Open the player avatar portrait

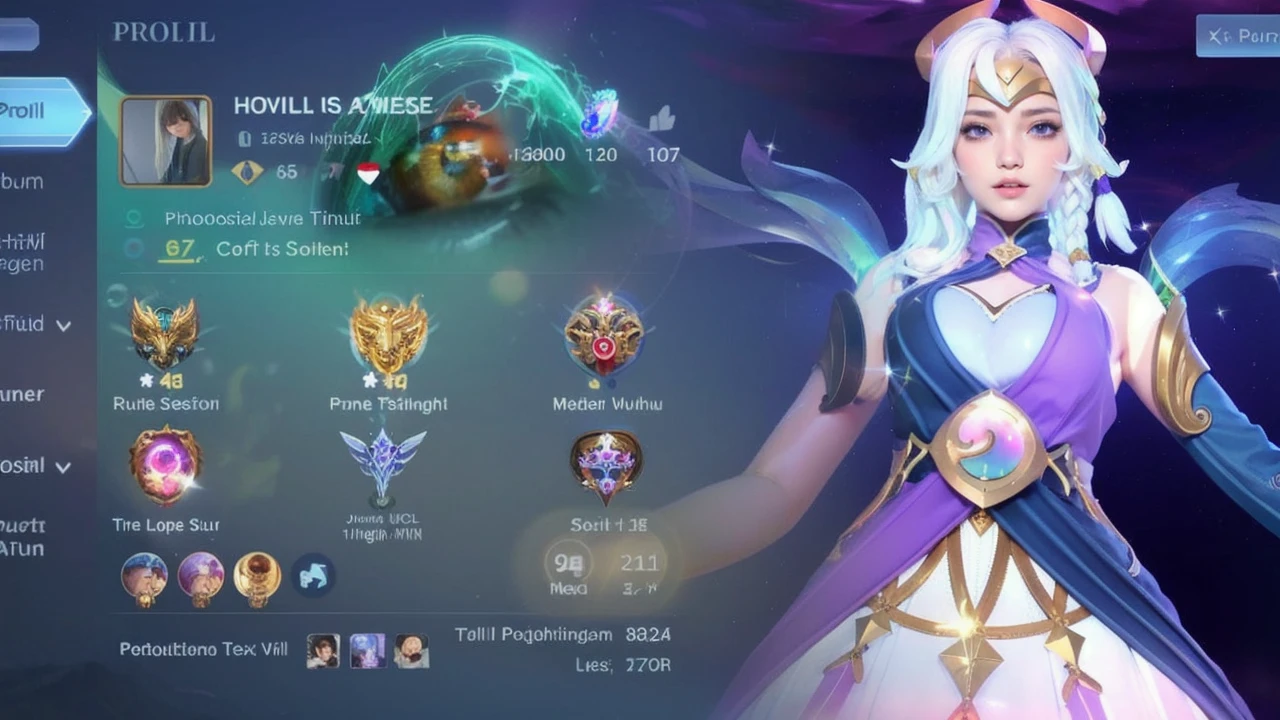[165, 141]
